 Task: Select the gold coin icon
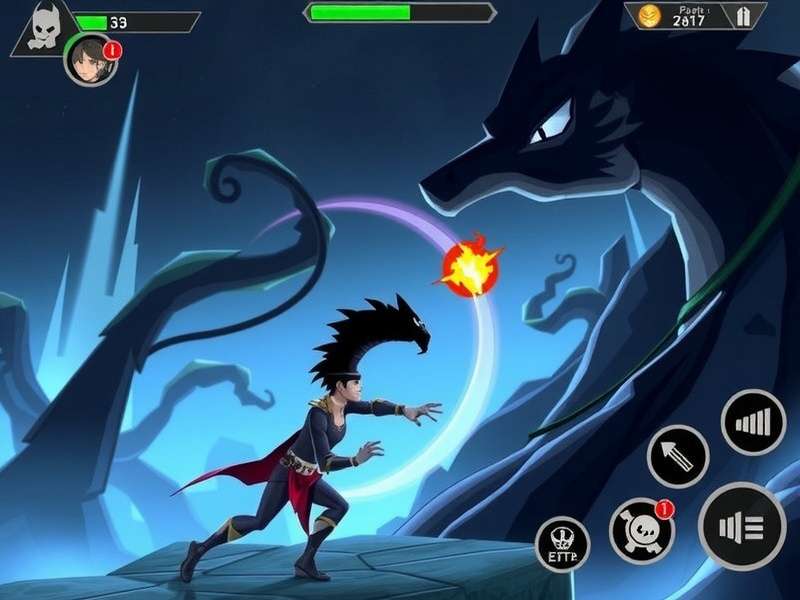coord(650,15)
